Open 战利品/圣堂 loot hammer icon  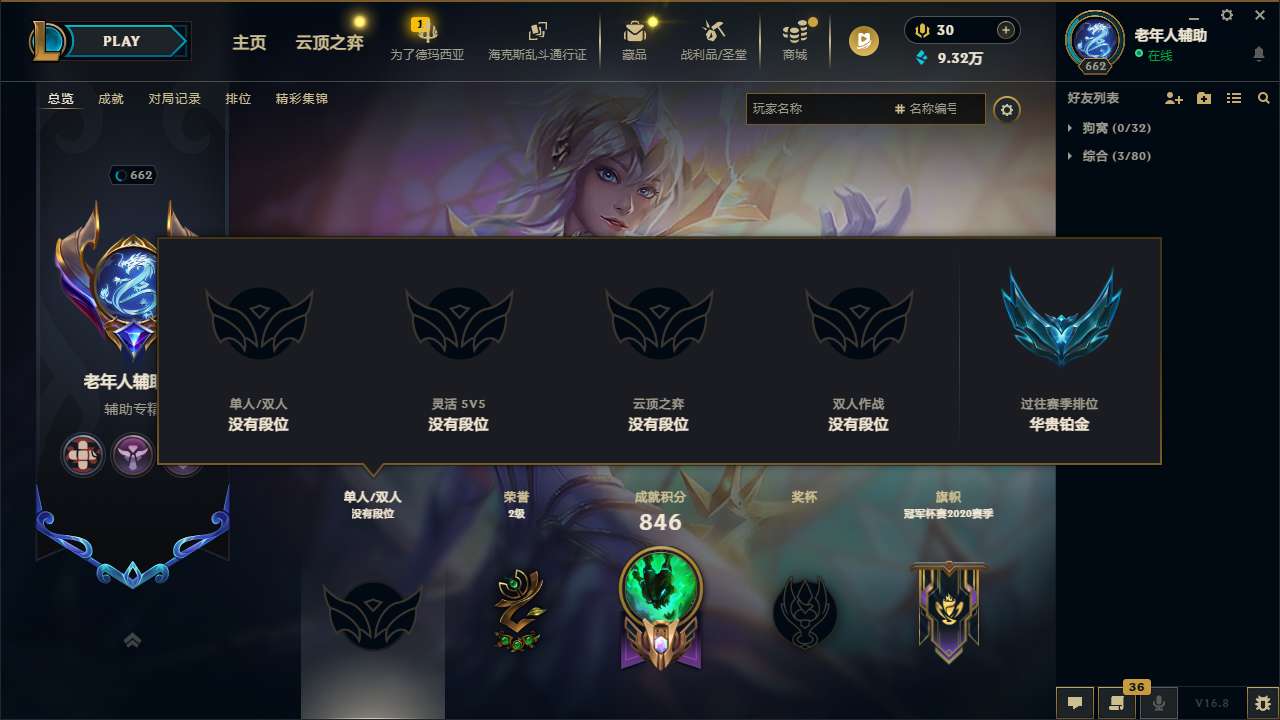click(x=714, y=31)
